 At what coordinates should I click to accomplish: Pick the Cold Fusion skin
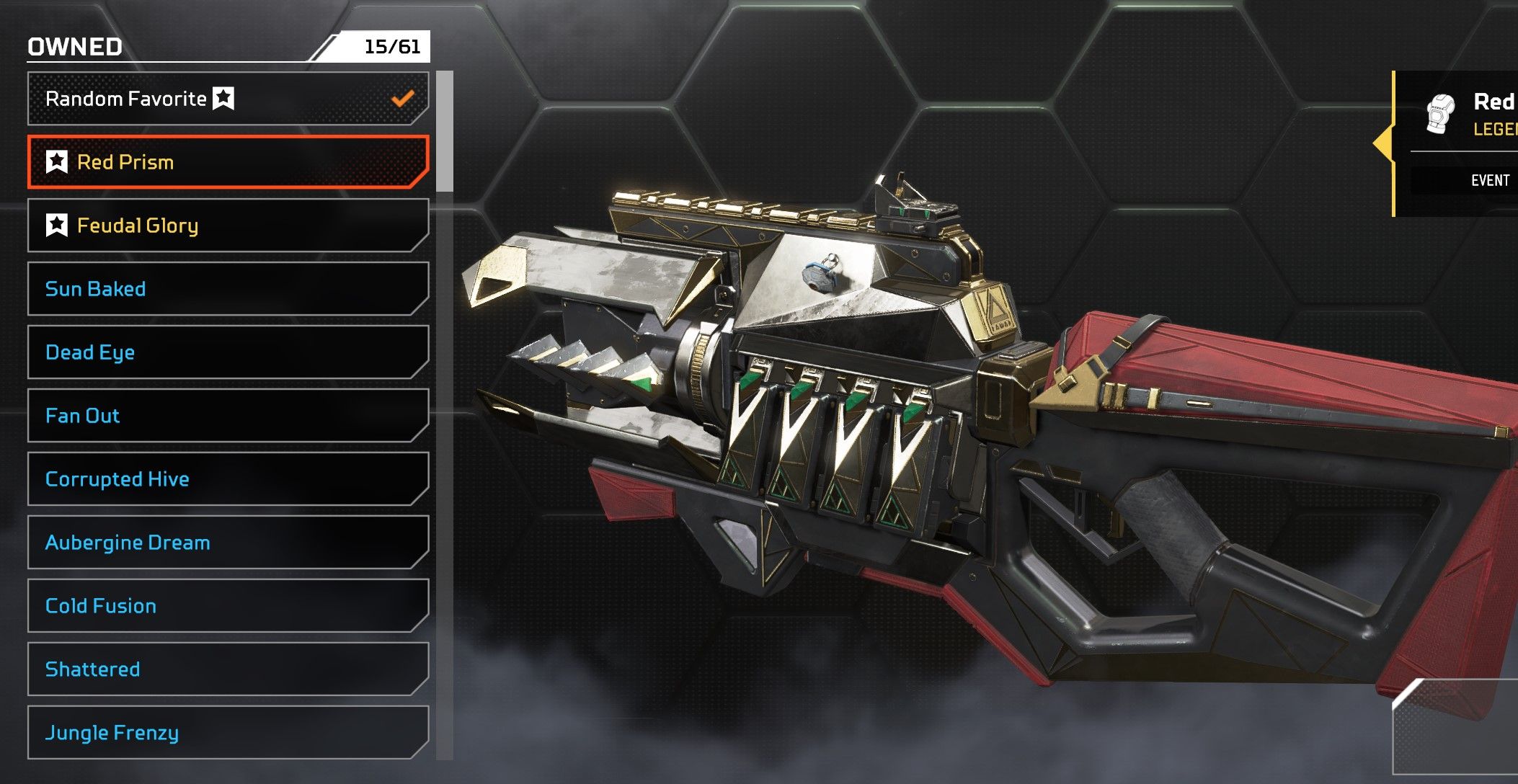coord(228,606)
